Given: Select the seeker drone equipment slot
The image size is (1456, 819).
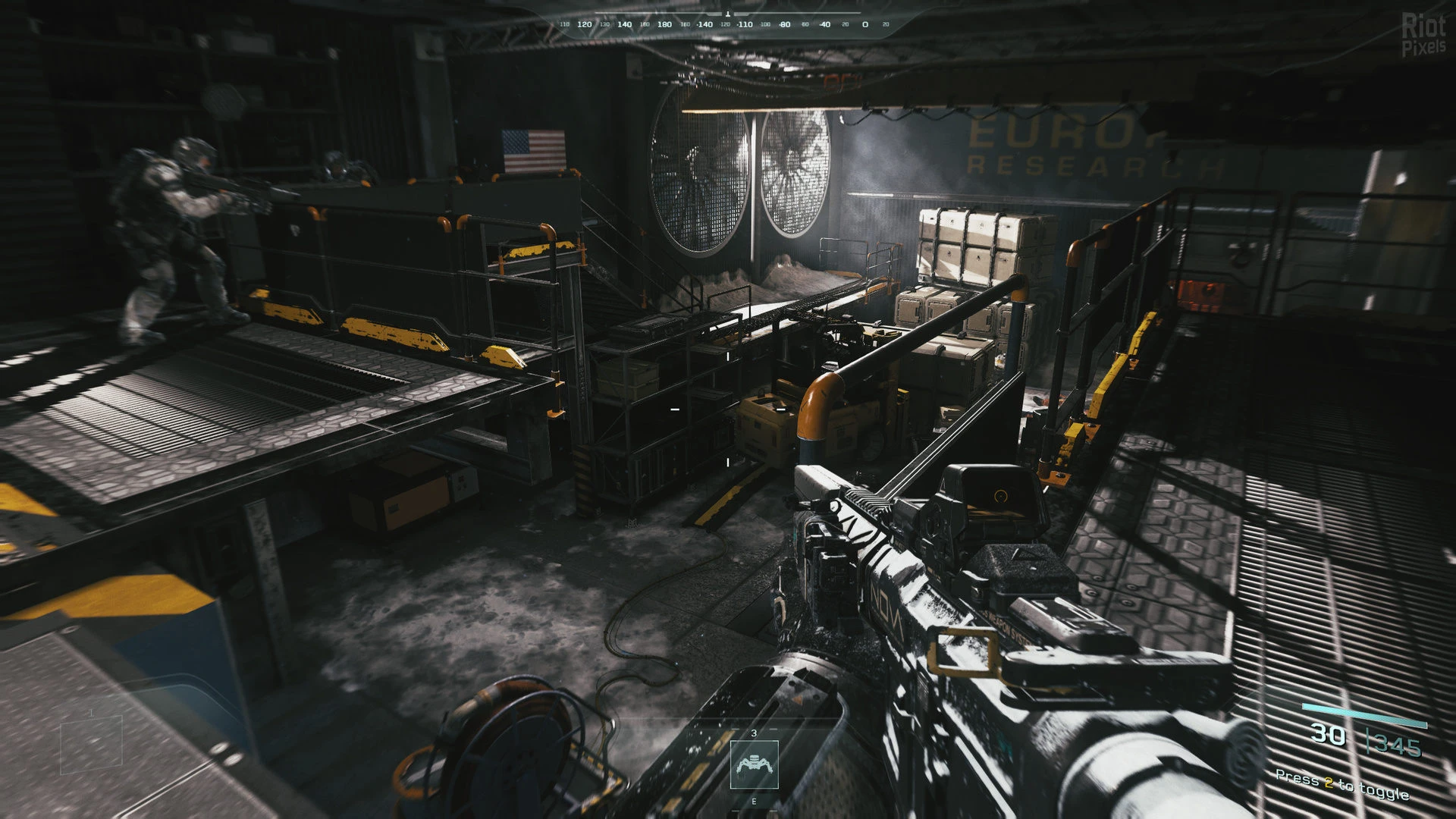Looking at the screenshot, I should click(754, 764).
